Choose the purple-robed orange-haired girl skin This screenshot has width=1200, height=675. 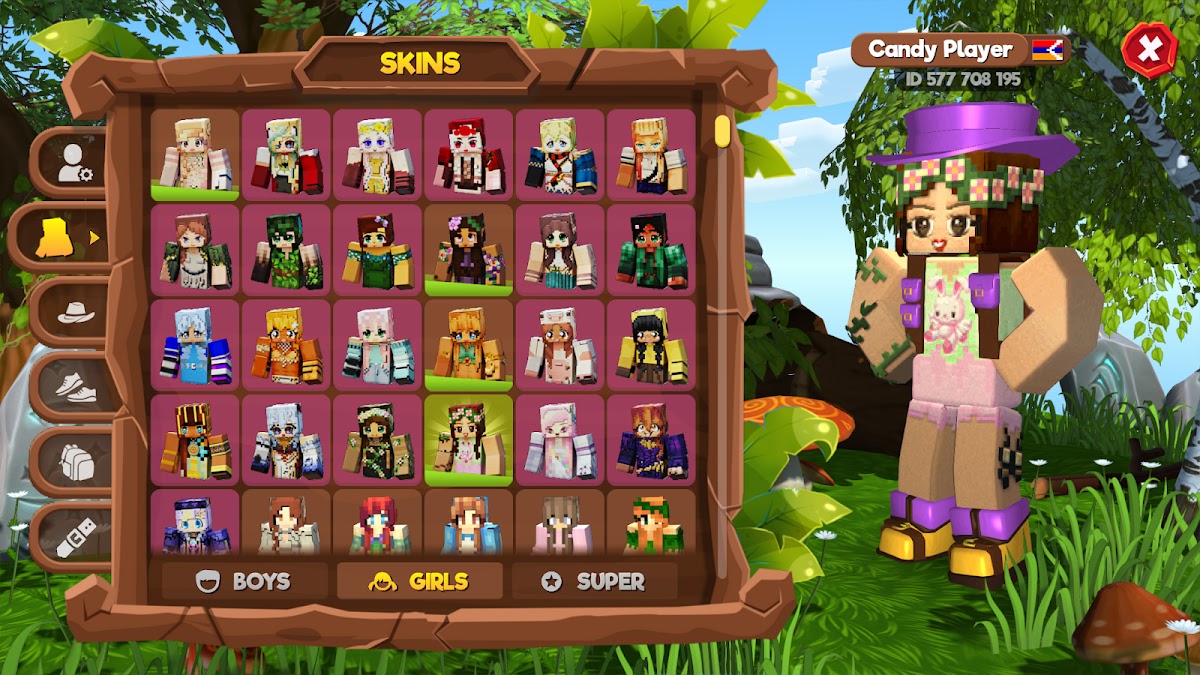pos(651,440)
